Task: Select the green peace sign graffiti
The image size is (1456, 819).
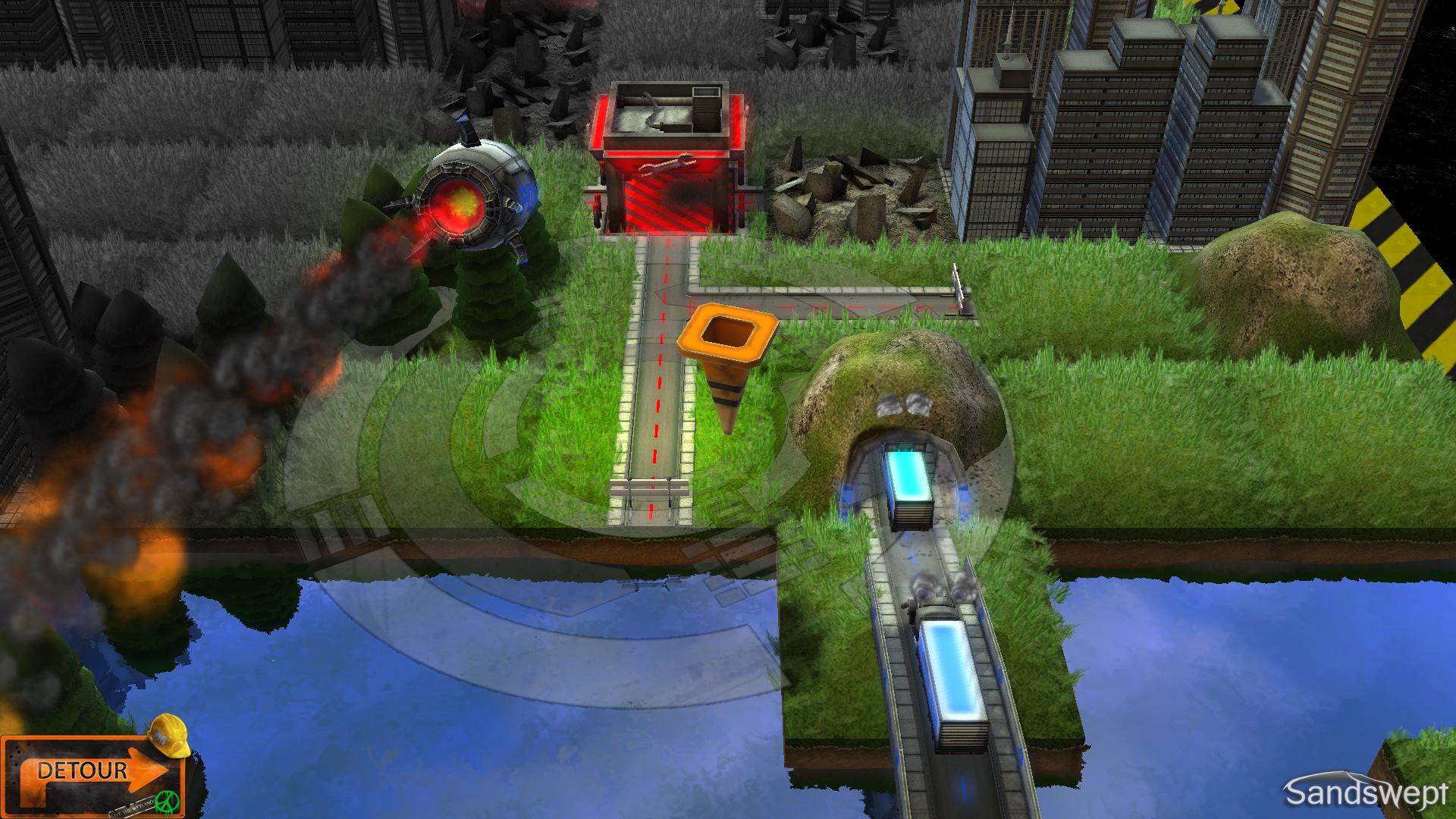Action: pos(167,802)
